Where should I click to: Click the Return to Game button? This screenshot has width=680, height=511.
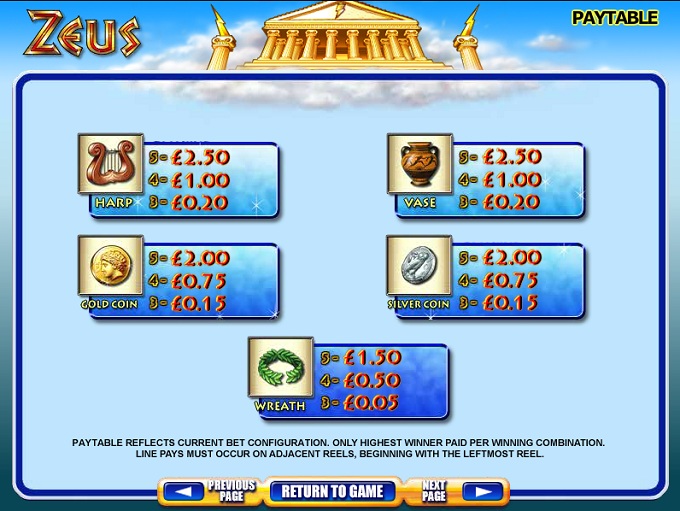coord(332,491)
